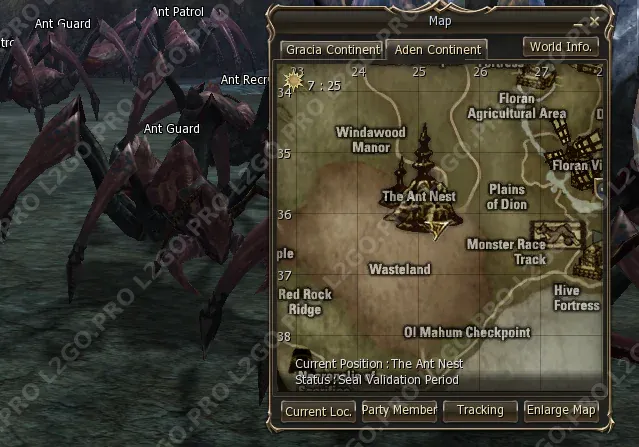Switch to the Gracia Continent tab

(x=332, y=49)
